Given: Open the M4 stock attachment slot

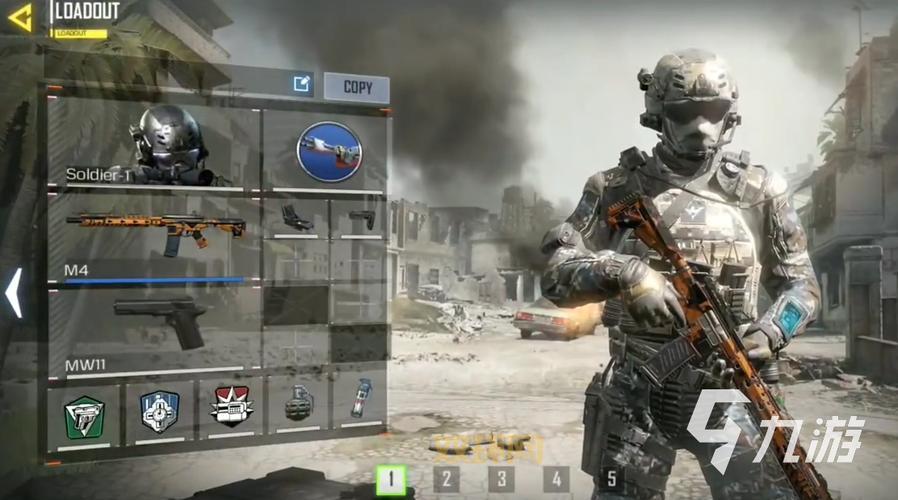Looking at the screenshot, I should click(x=359, y=218).
